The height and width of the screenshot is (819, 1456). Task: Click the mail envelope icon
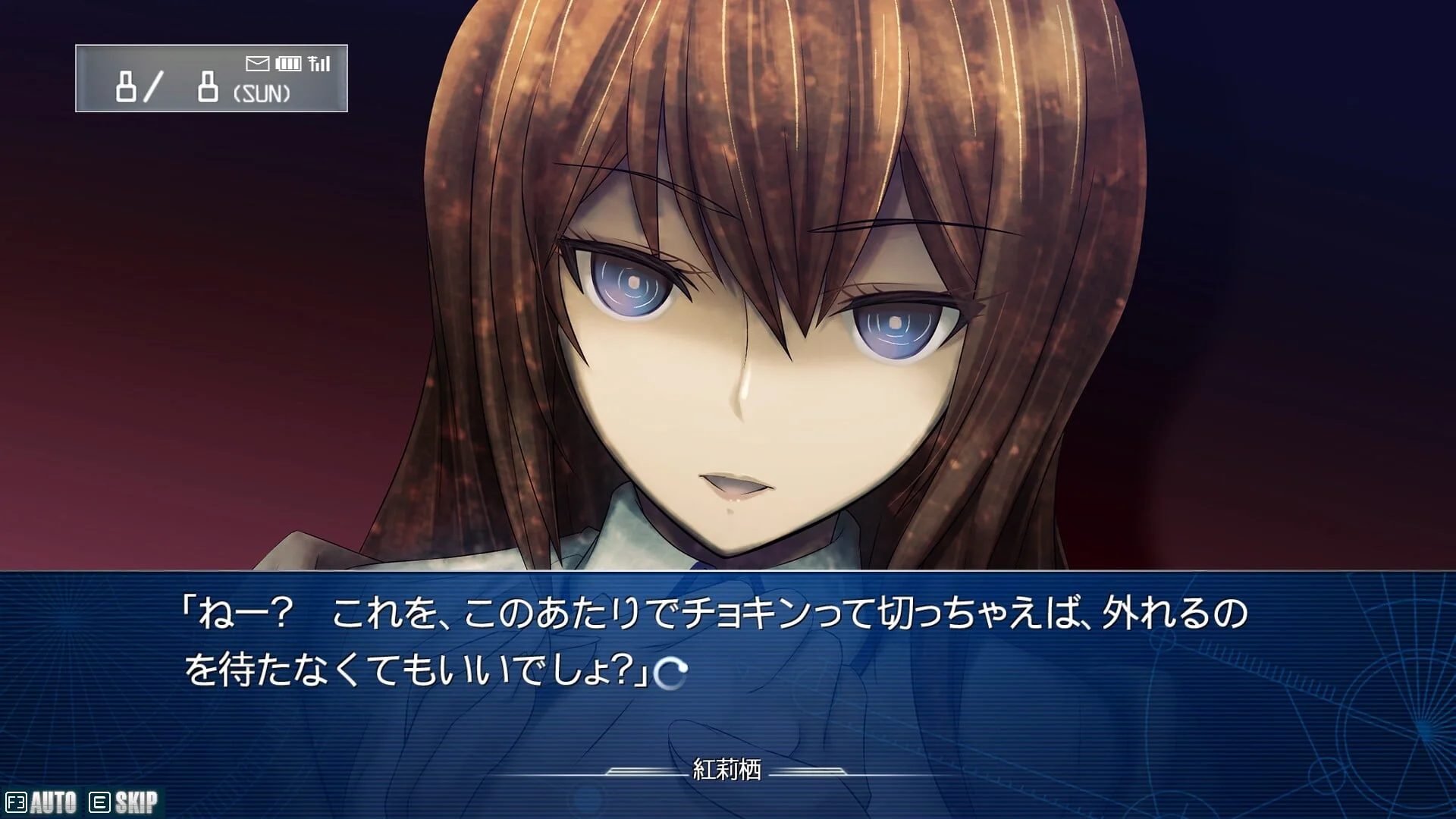(x=258, y=64)
